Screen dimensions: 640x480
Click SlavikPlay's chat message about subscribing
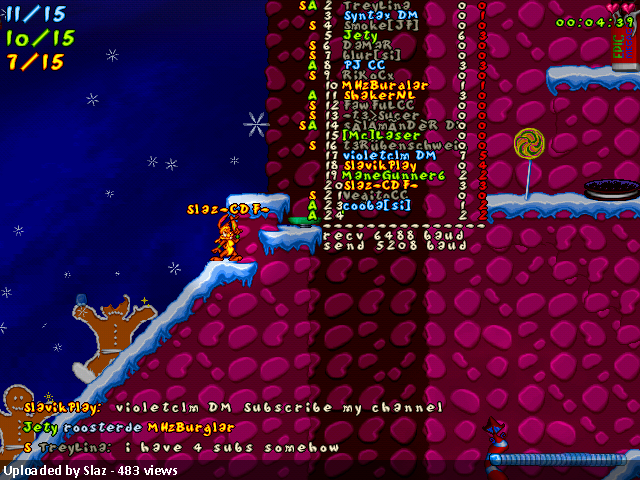233,408
